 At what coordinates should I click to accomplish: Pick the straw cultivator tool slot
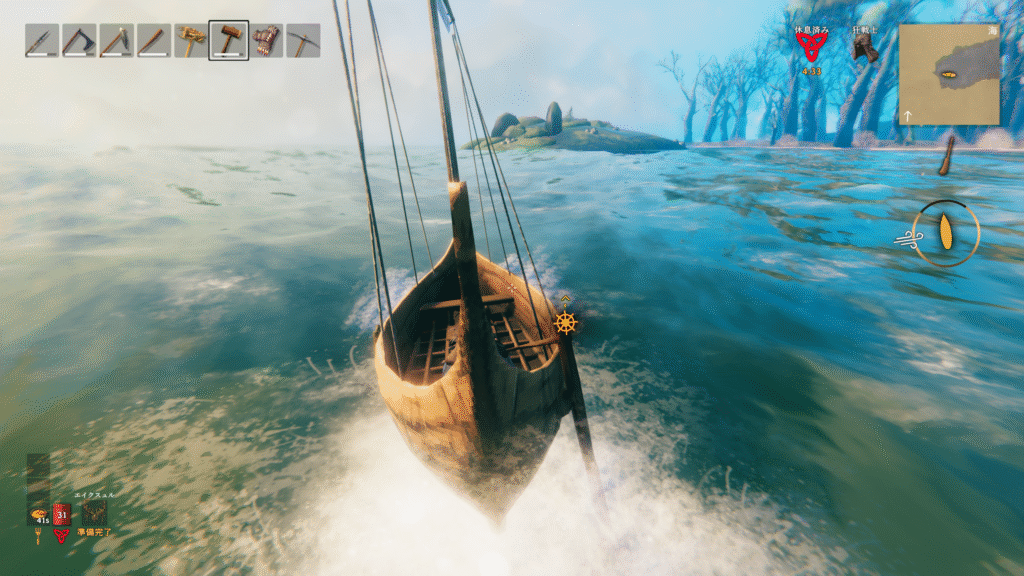click(191, 41)
